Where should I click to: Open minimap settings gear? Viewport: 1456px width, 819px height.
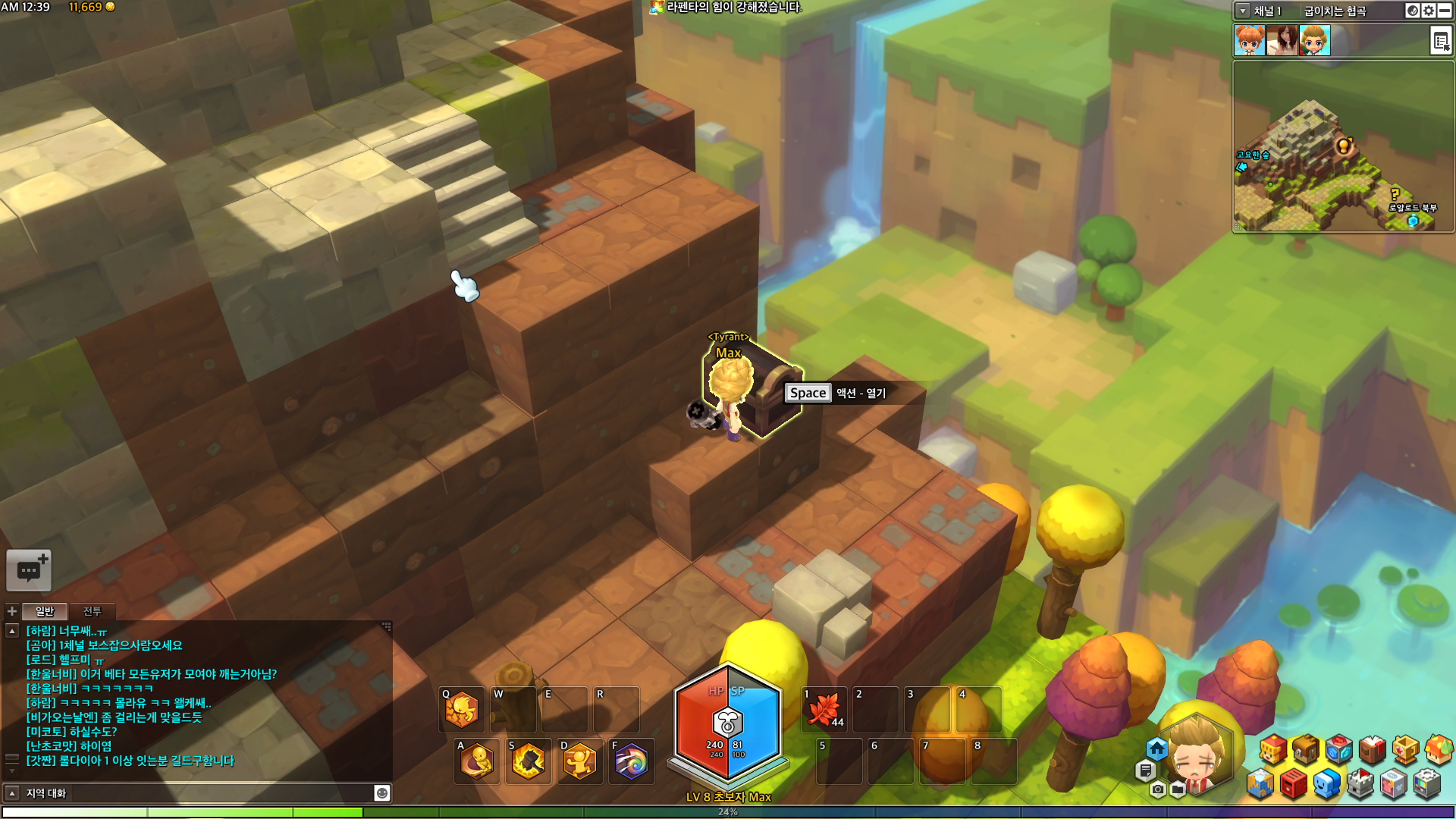[1429, 11]
